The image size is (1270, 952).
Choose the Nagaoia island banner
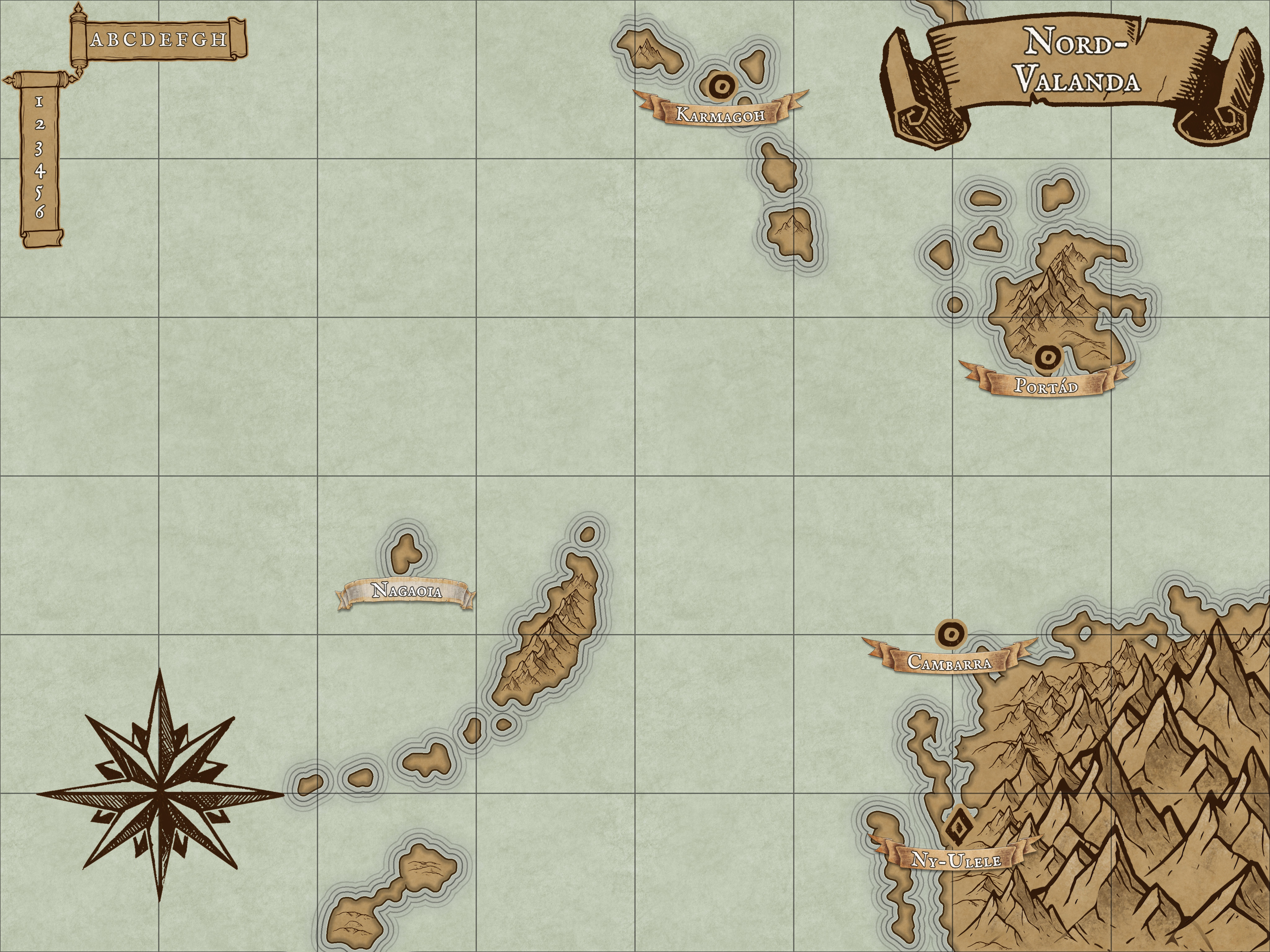click(x=406, y=591)
